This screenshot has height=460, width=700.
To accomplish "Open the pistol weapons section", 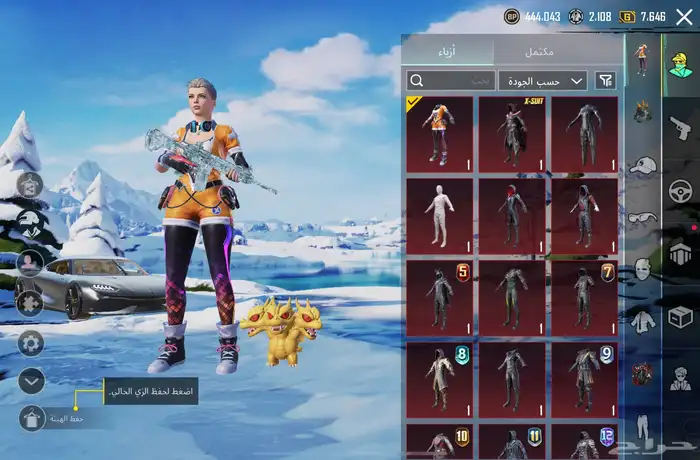I will [x=681, y=128].
